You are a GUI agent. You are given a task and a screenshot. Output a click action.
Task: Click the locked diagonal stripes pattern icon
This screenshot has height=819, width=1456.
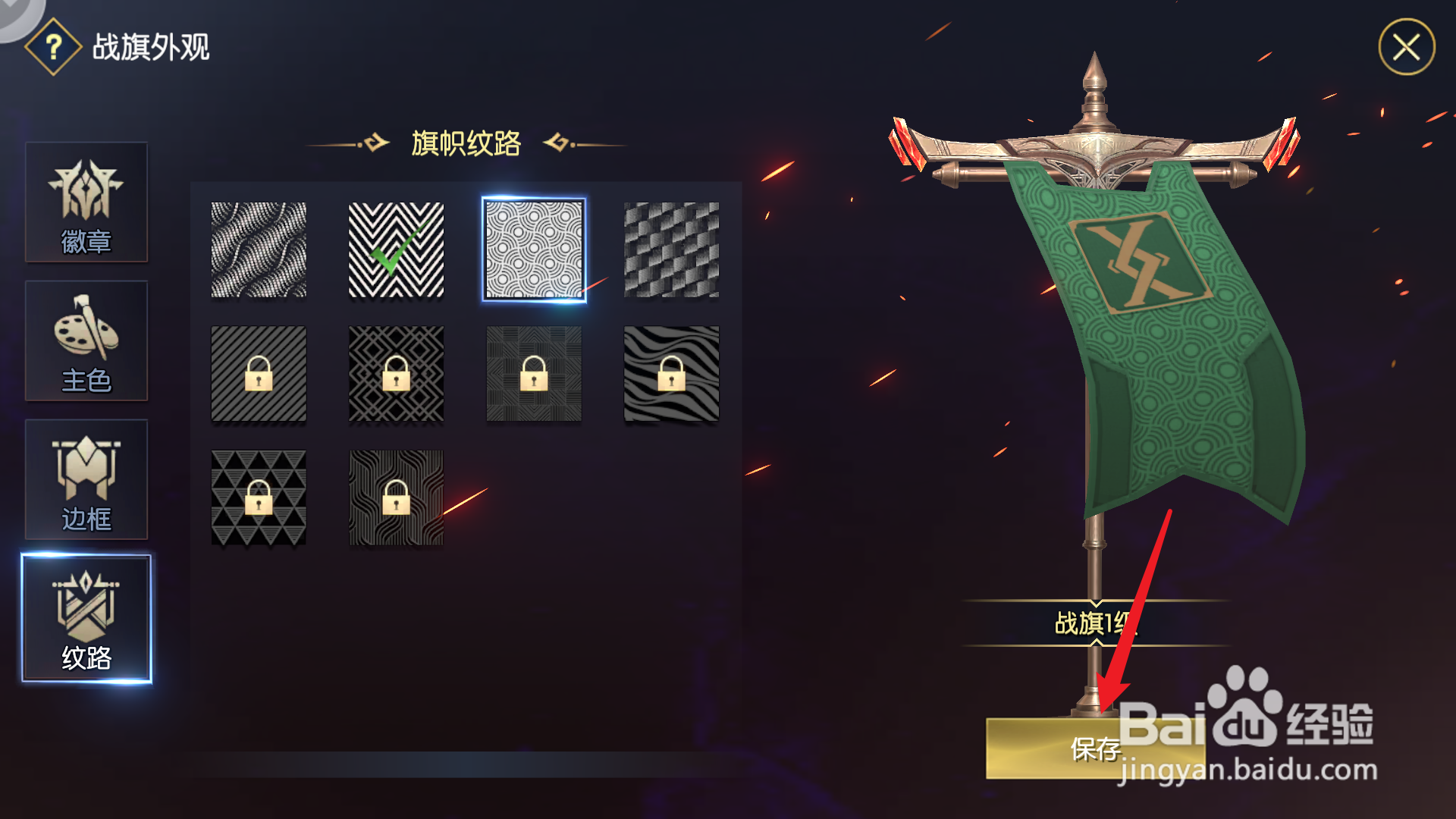click(x=259, y=374)
